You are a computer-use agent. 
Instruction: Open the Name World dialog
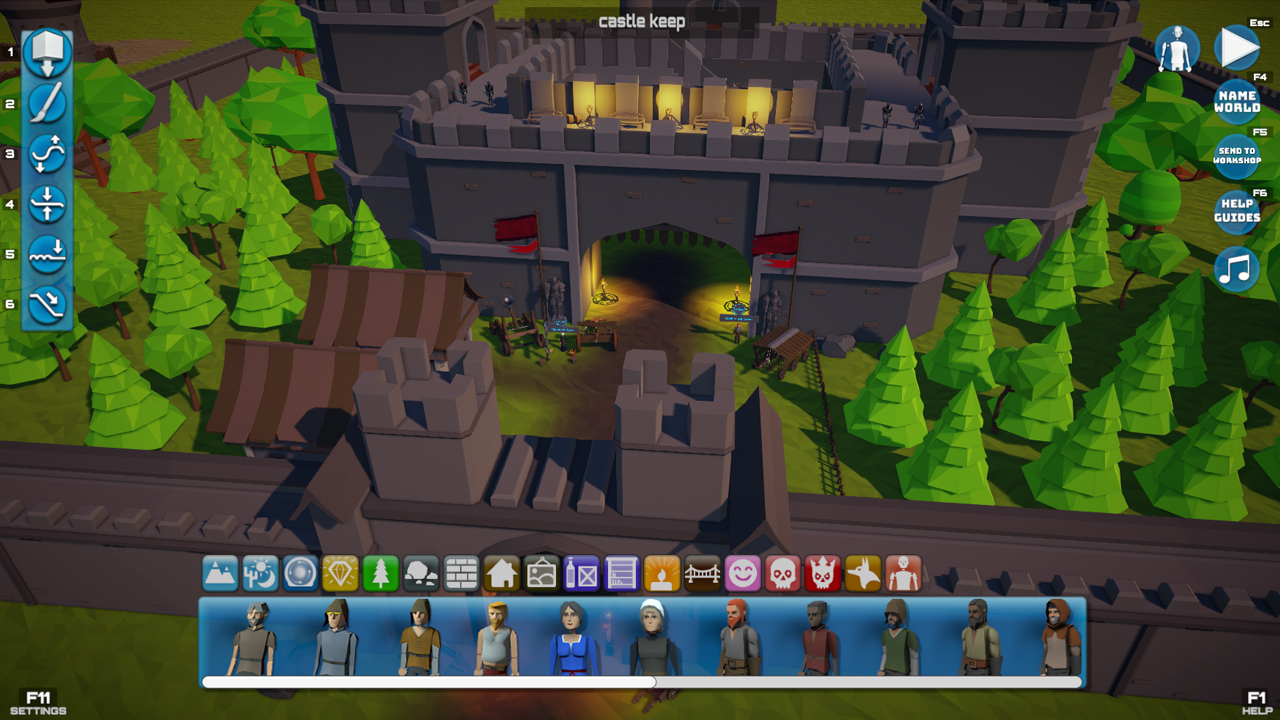(1236, 101)
